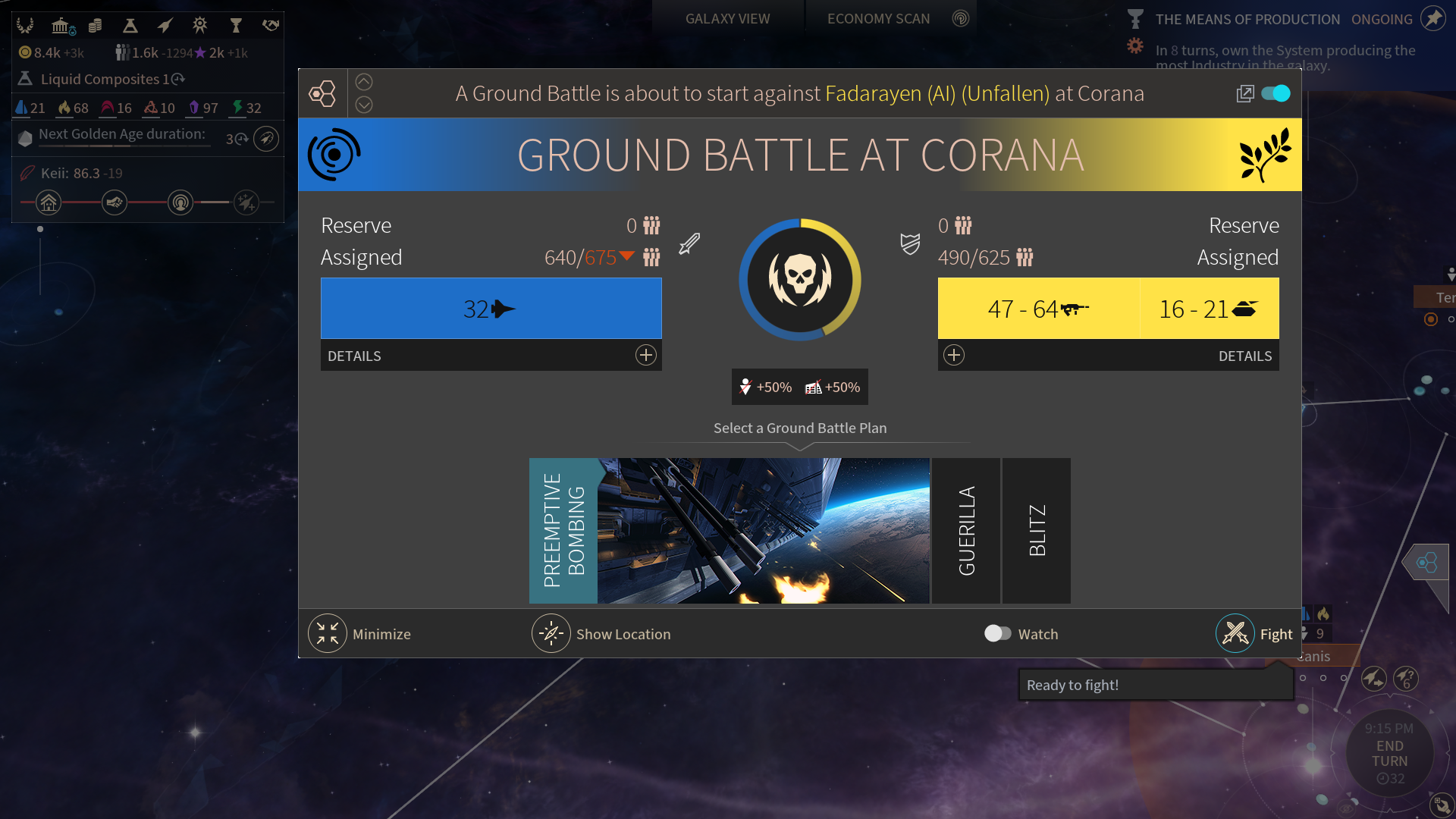
Task: End the current turn
Action: pos(1389,753)
